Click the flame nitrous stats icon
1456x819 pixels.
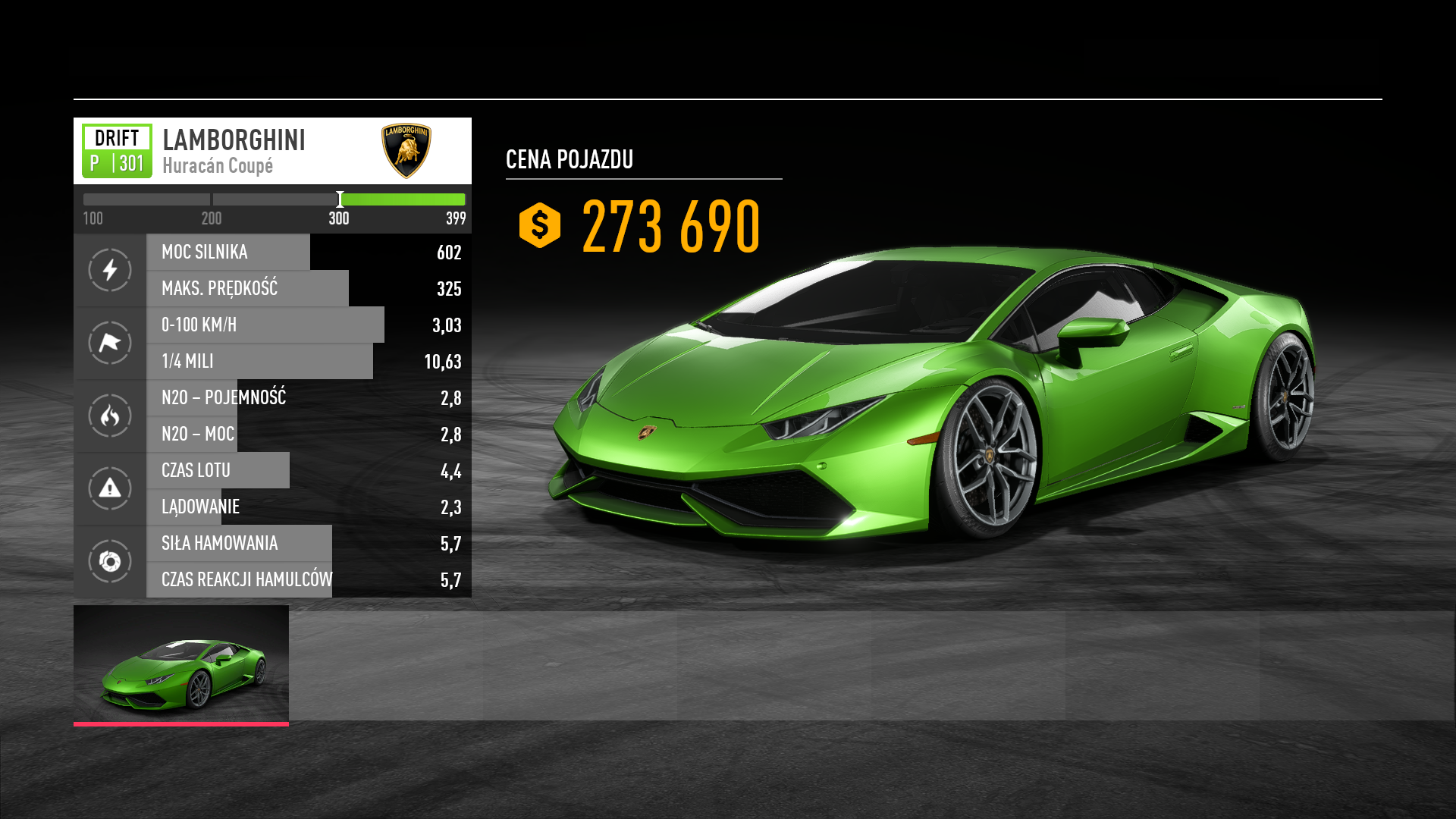[x=110, y=416]
